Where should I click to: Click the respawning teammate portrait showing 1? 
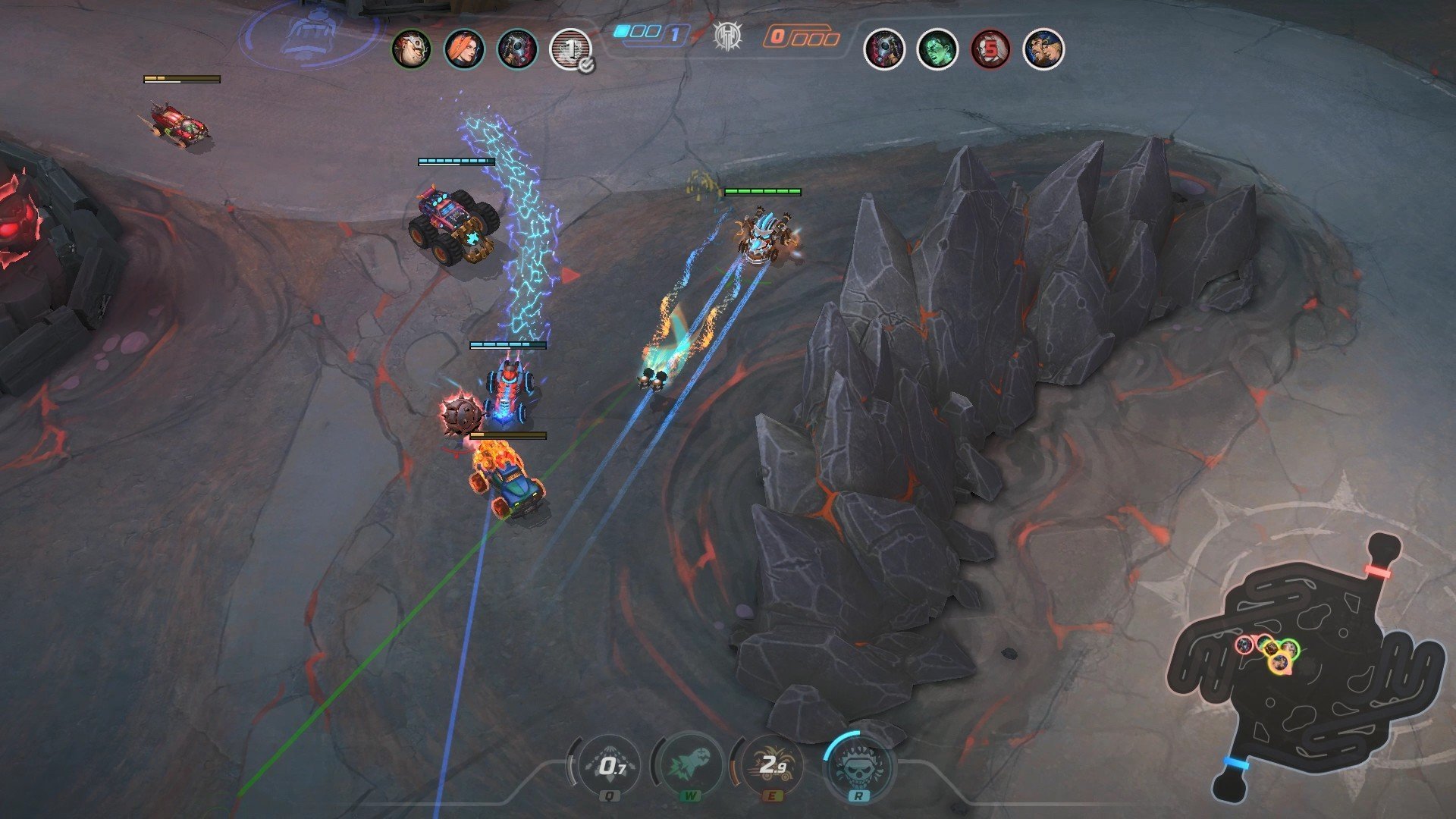(x=570, y=49)
